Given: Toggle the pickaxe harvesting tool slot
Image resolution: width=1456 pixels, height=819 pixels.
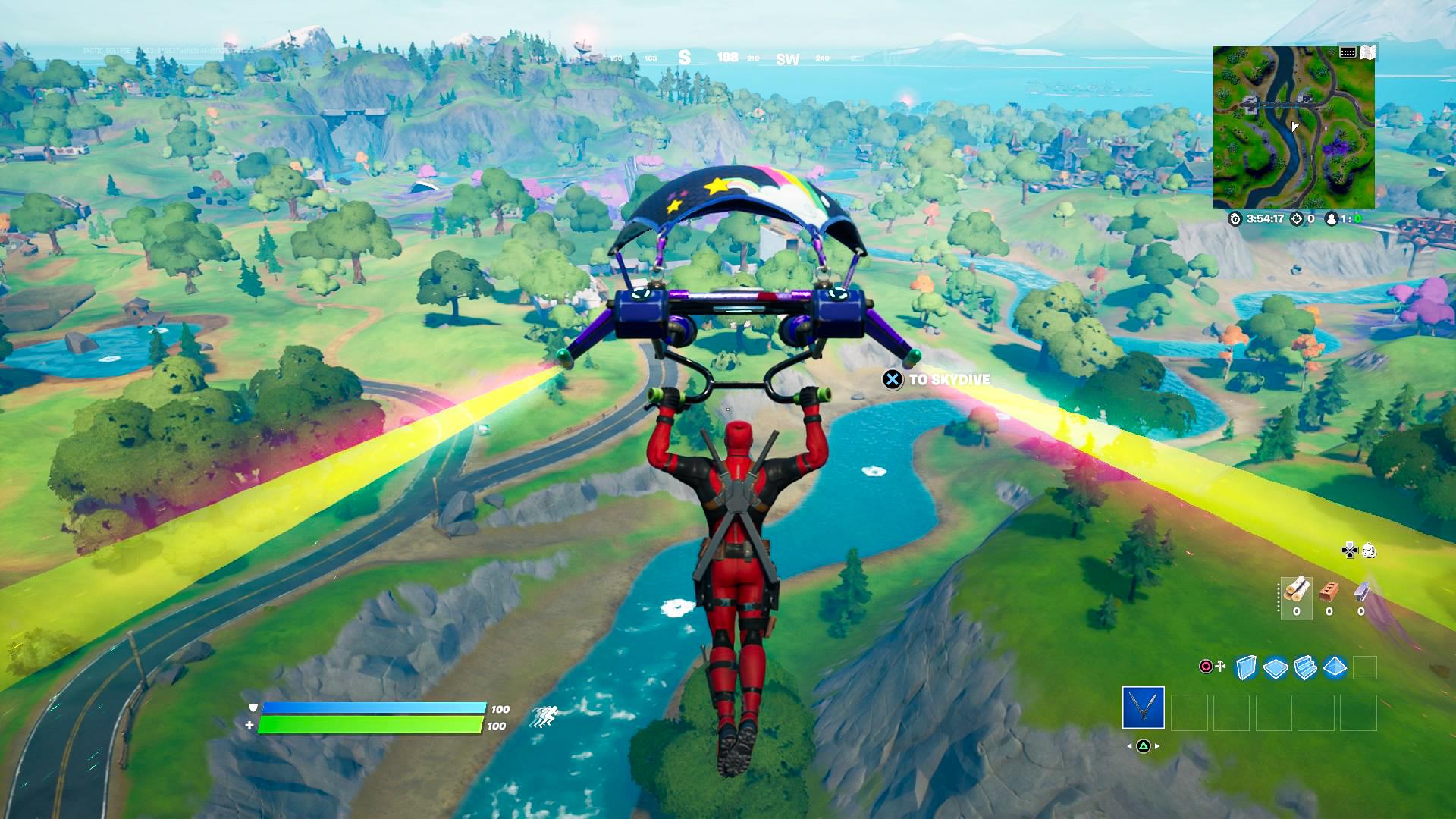Looking at the screenshot, I should pos(1143,708).
